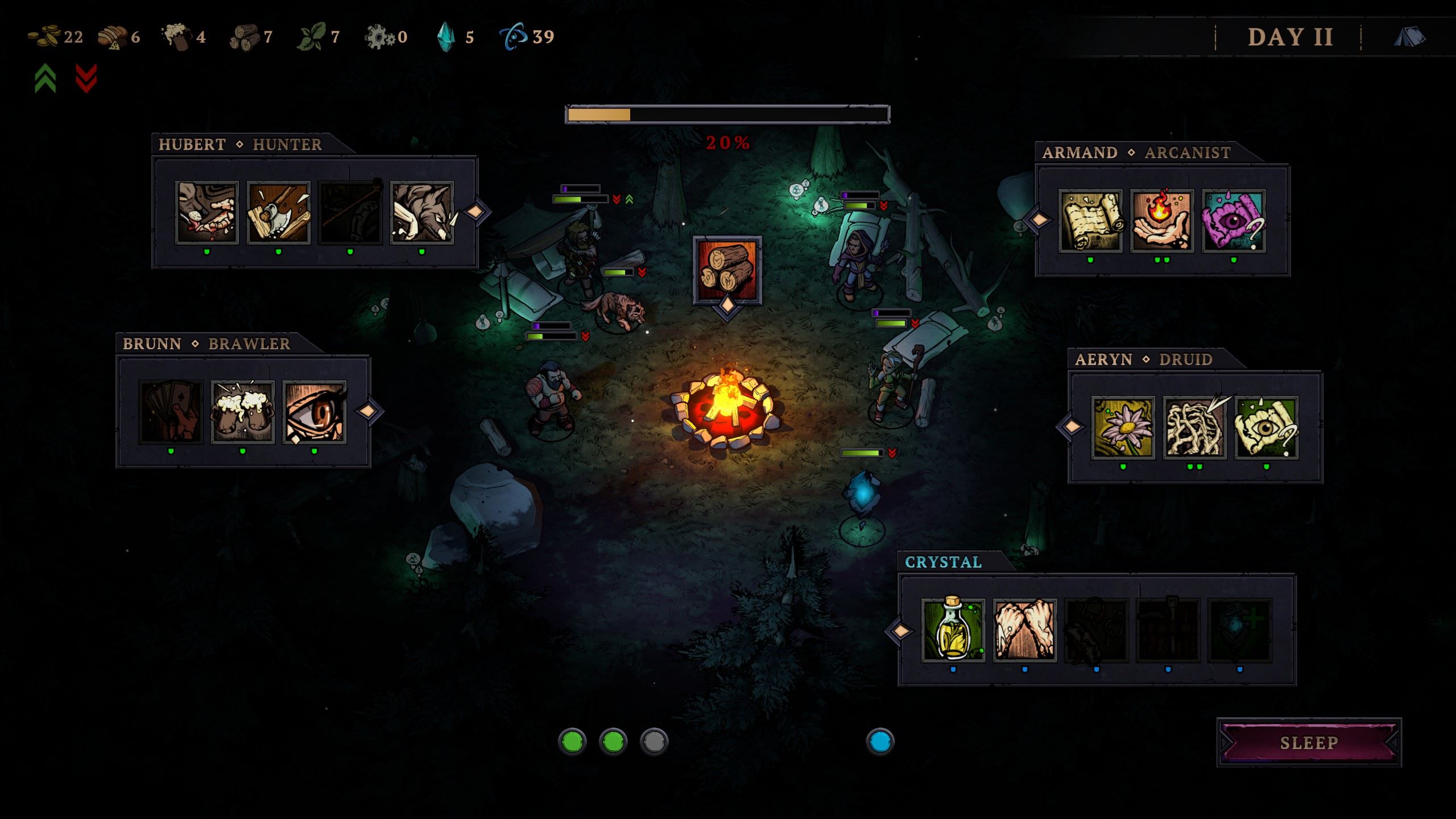Use the Crystal's yellow potion bottle ability
The image size is (1456, 819).
953,630
